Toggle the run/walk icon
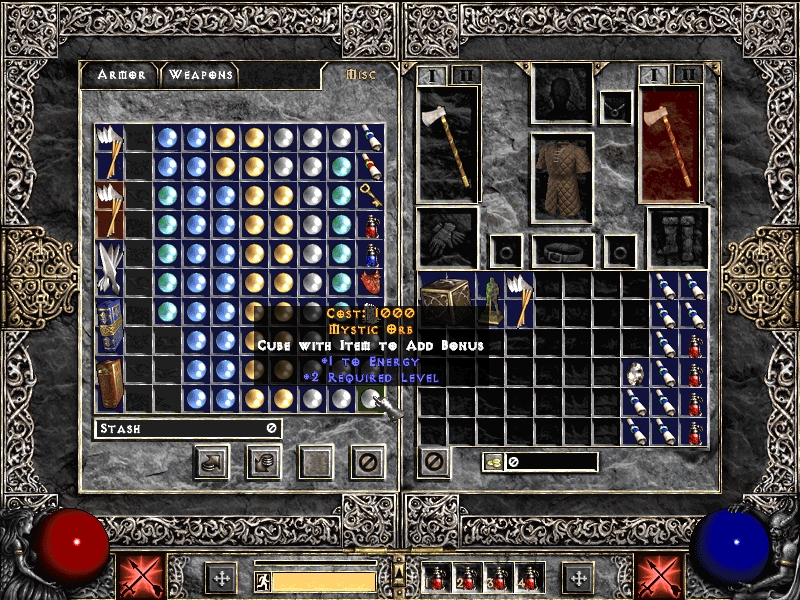The width and height of the screenshot is (800, 600). click(261, 580)
